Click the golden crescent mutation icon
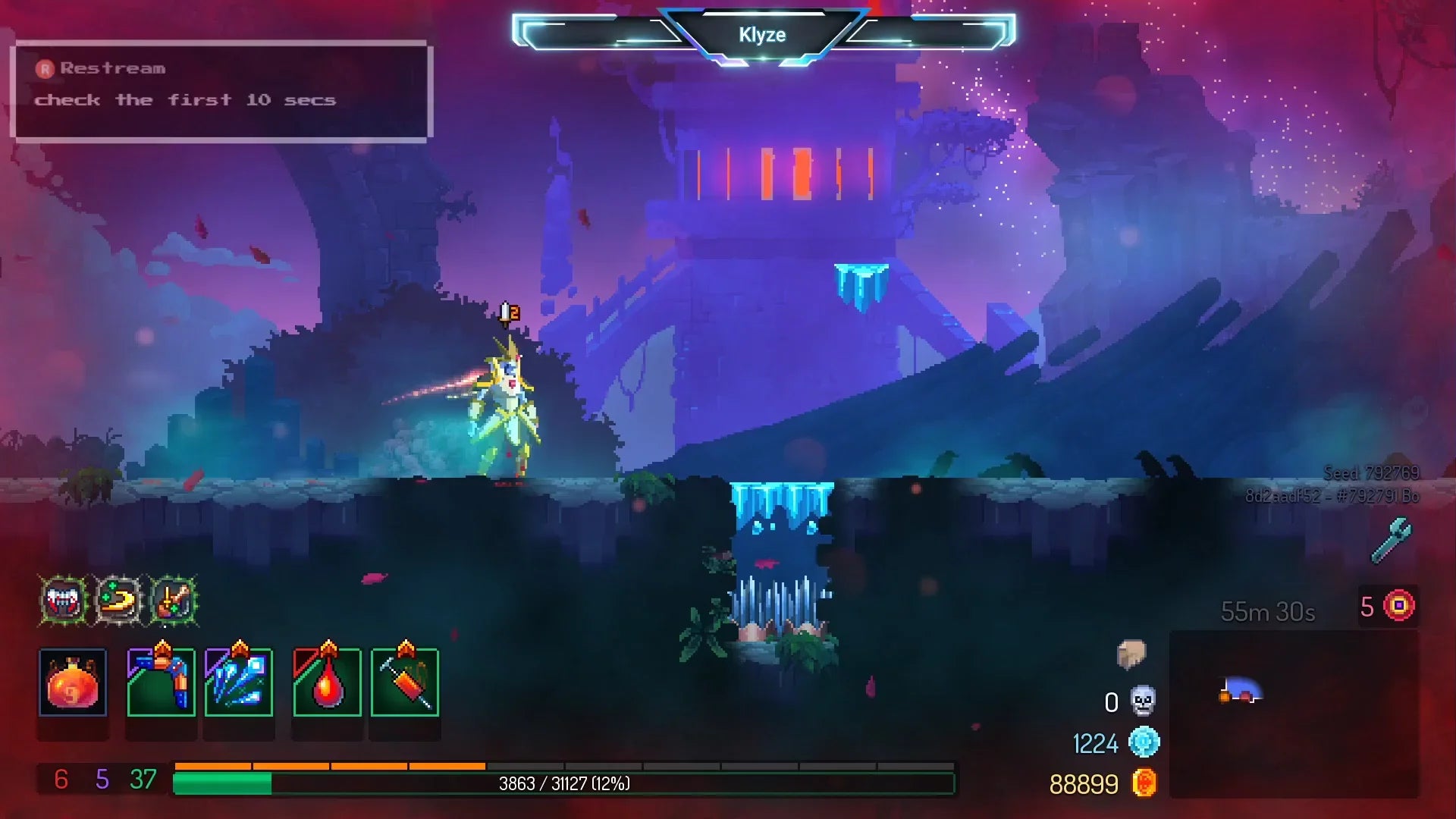1456x819 pixels. 118,601
